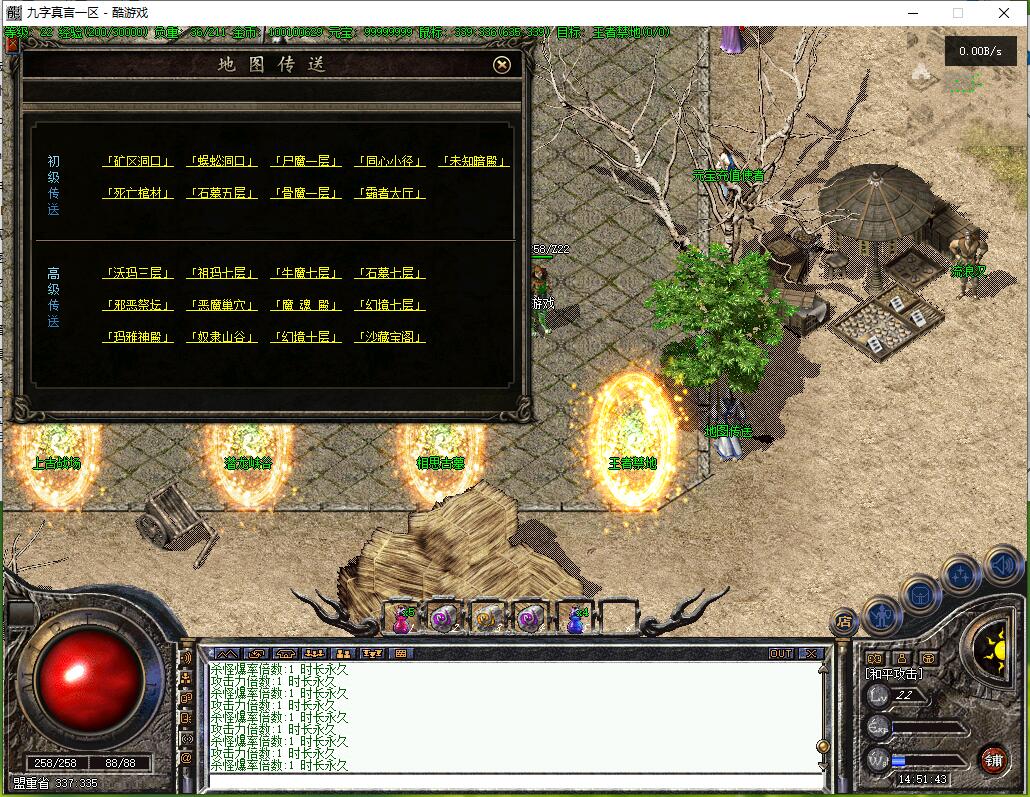Open the 店 shop button
Screen dimensions: 1030x797
845,621
